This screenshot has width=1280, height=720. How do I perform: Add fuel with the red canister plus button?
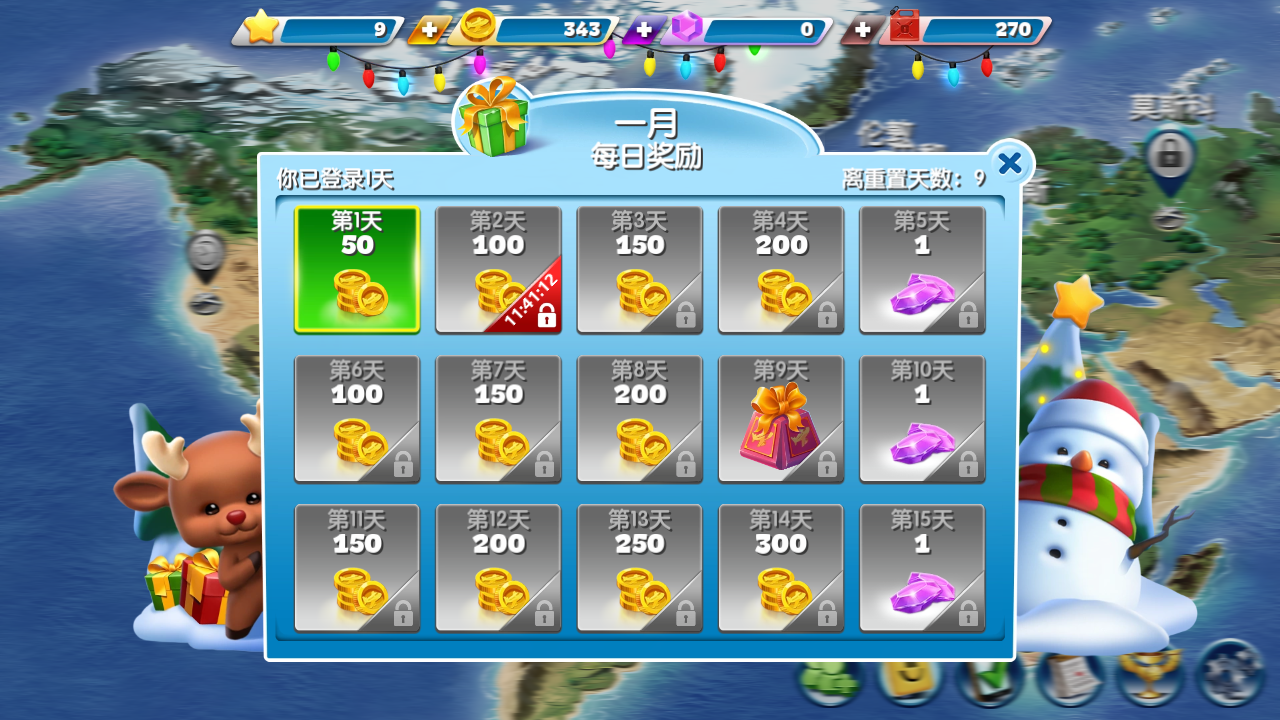point(862,30)
